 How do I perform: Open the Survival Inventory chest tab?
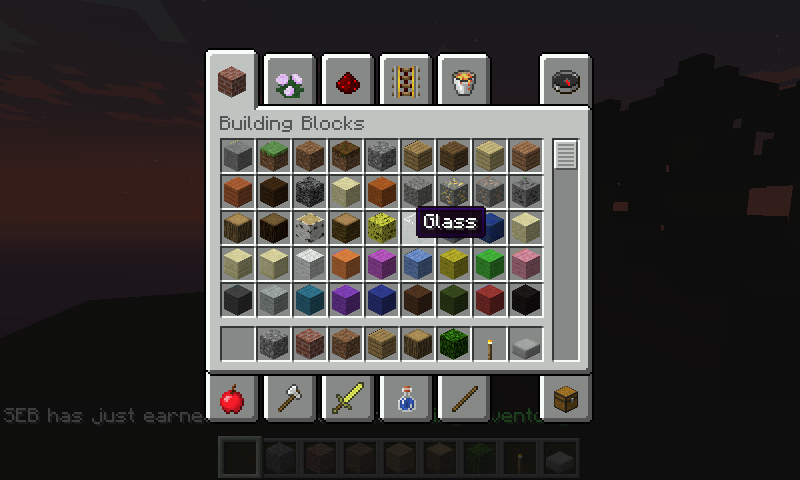566,399
